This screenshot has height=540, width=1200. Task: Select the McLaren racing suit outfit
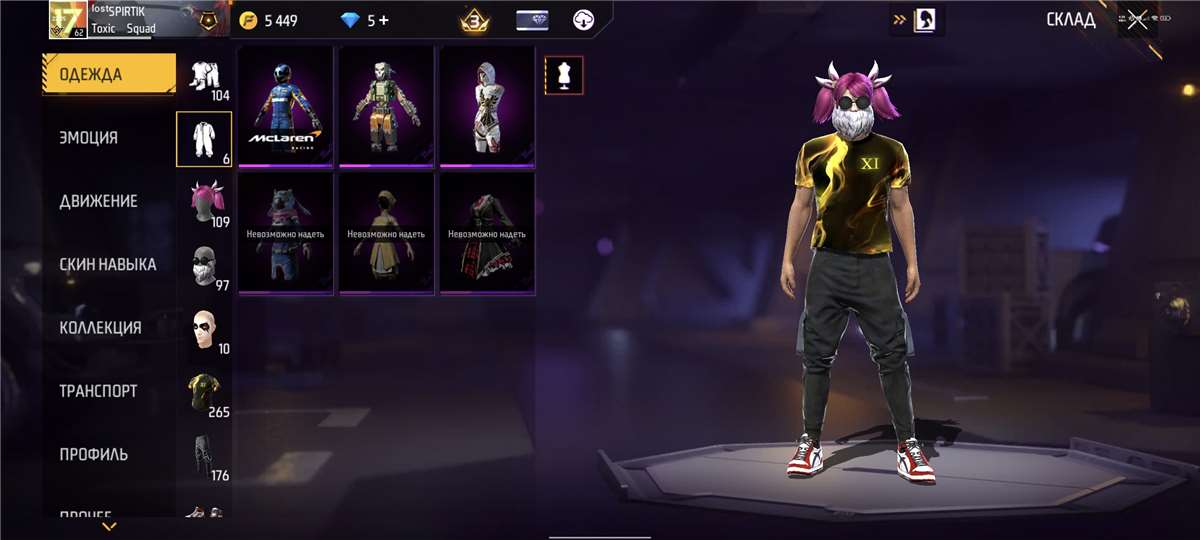tap(285, 105)
